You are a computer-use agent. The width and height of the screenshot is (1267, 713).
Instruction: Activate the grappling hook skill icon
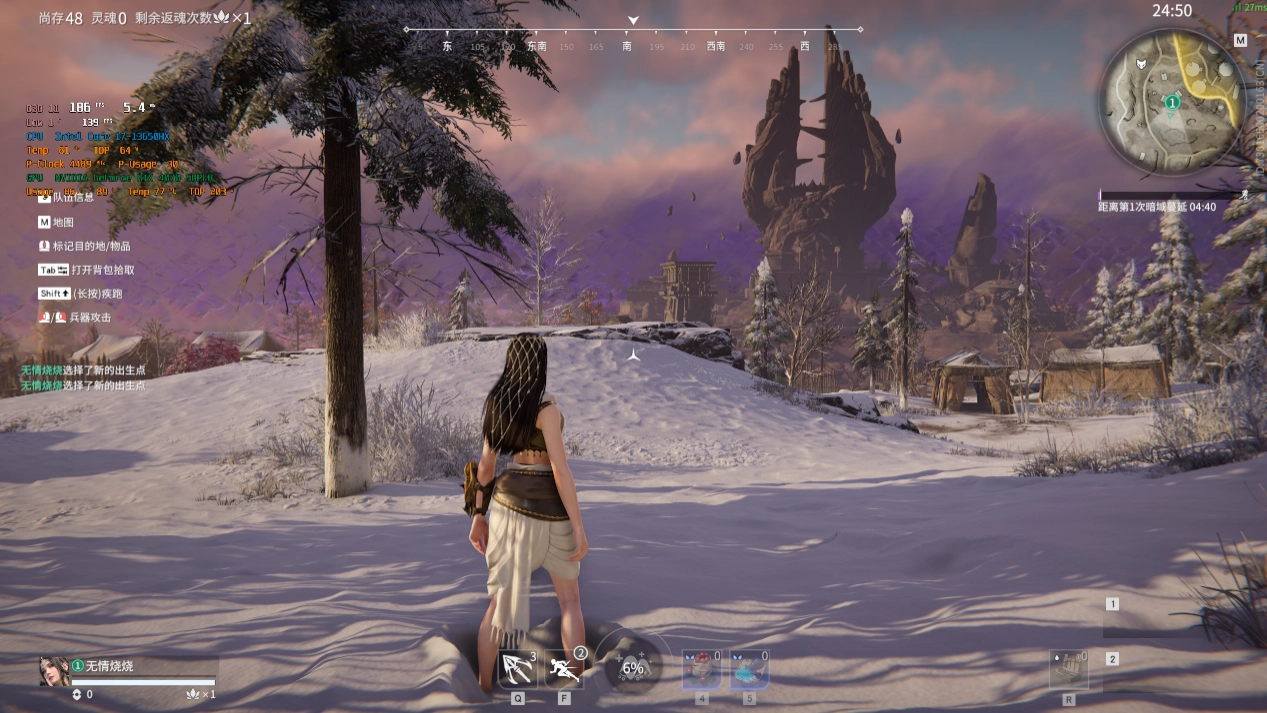(518, 668)
